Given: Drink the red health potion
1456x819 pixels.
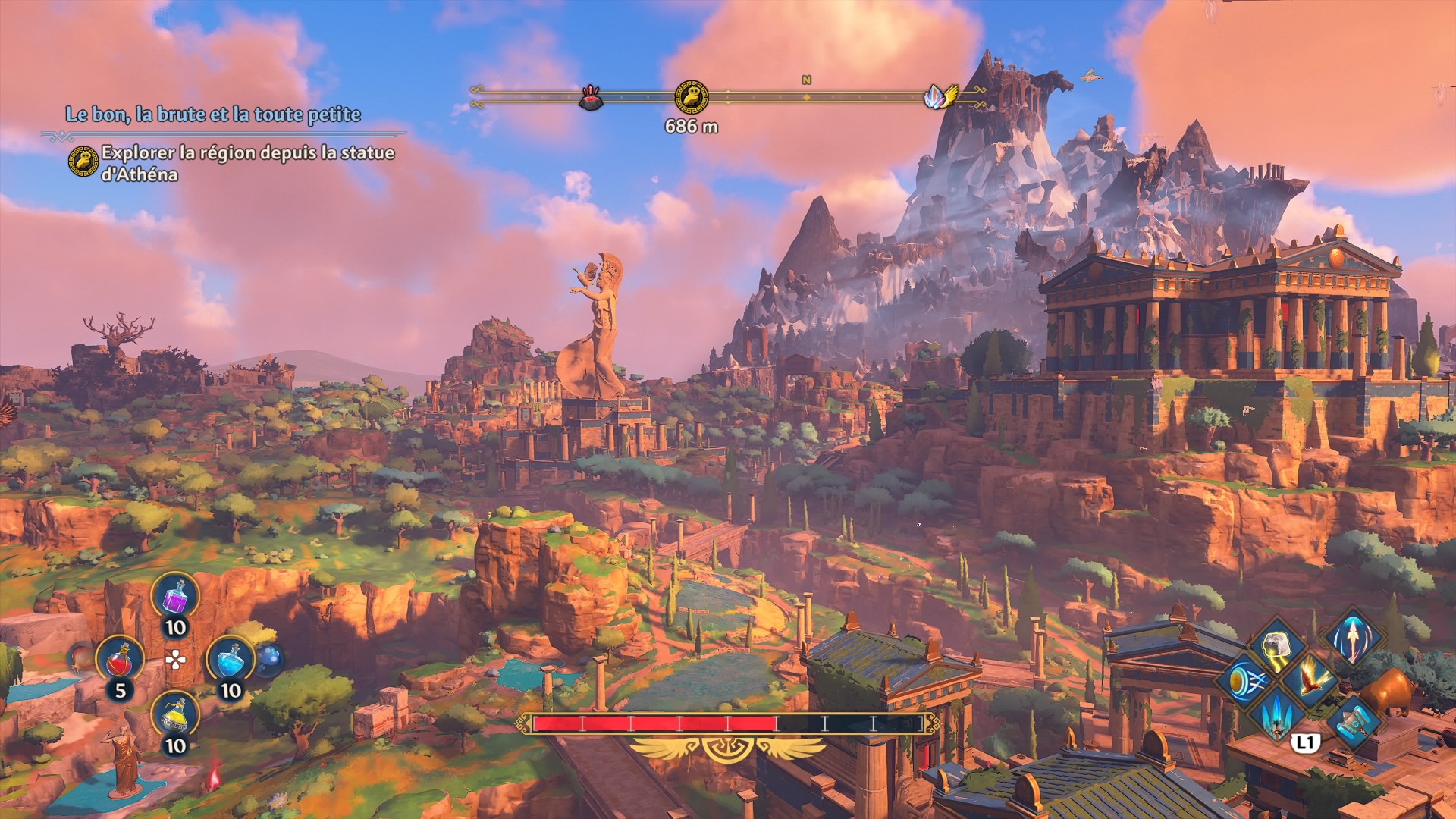Looking at the screenshot, I should 120,658.
